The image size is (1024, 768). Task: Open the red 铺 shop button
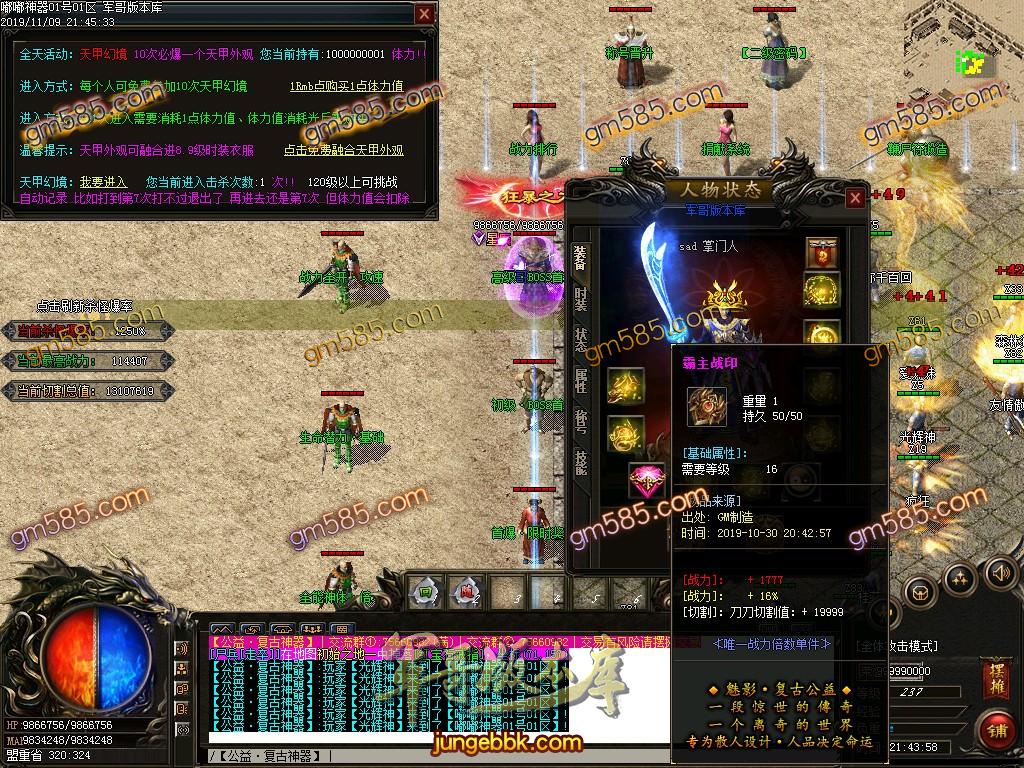(x=996, y=730)
